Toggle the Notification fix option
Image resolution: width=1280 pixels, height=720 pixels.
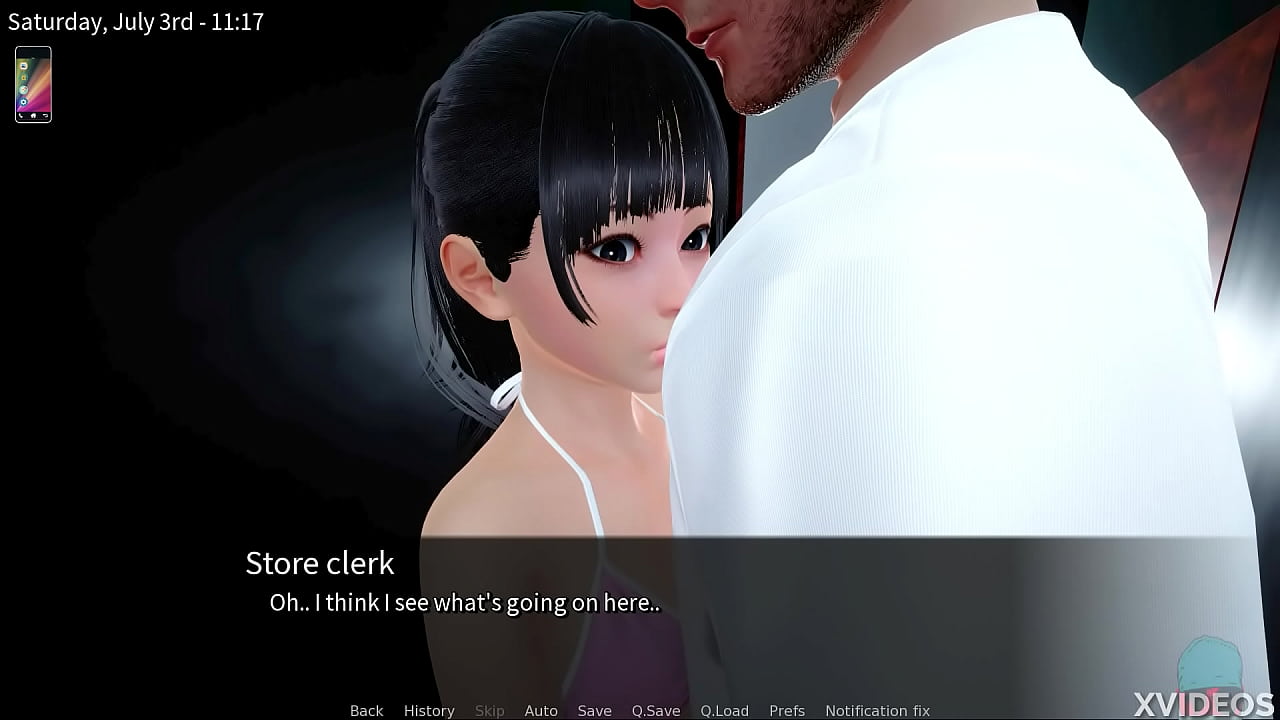click(878, 710)
